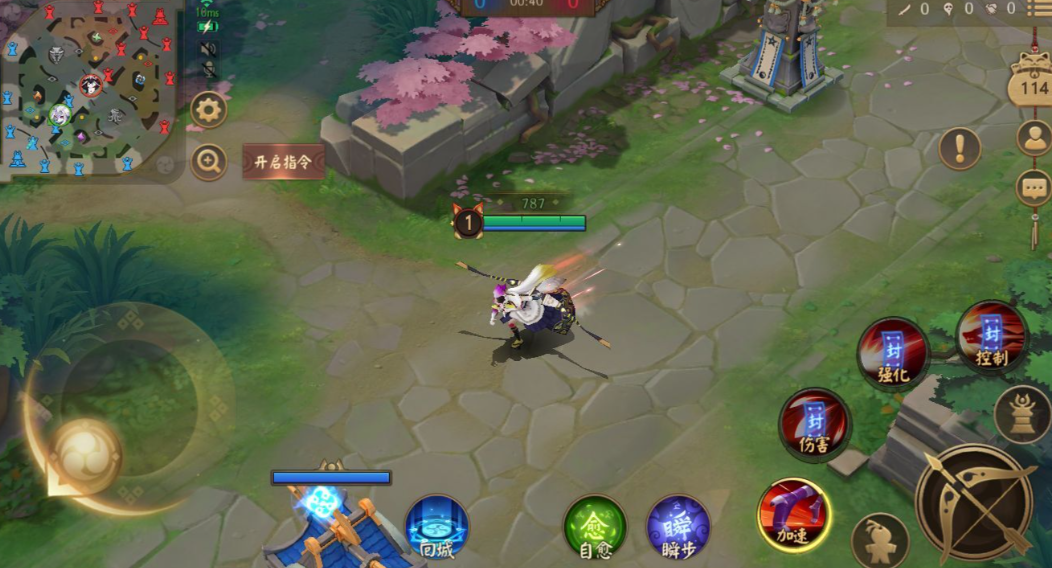This screenshot has height=568, width=1052.
Task: Toggle the muted microphone icon
Action: coord(209,70)
